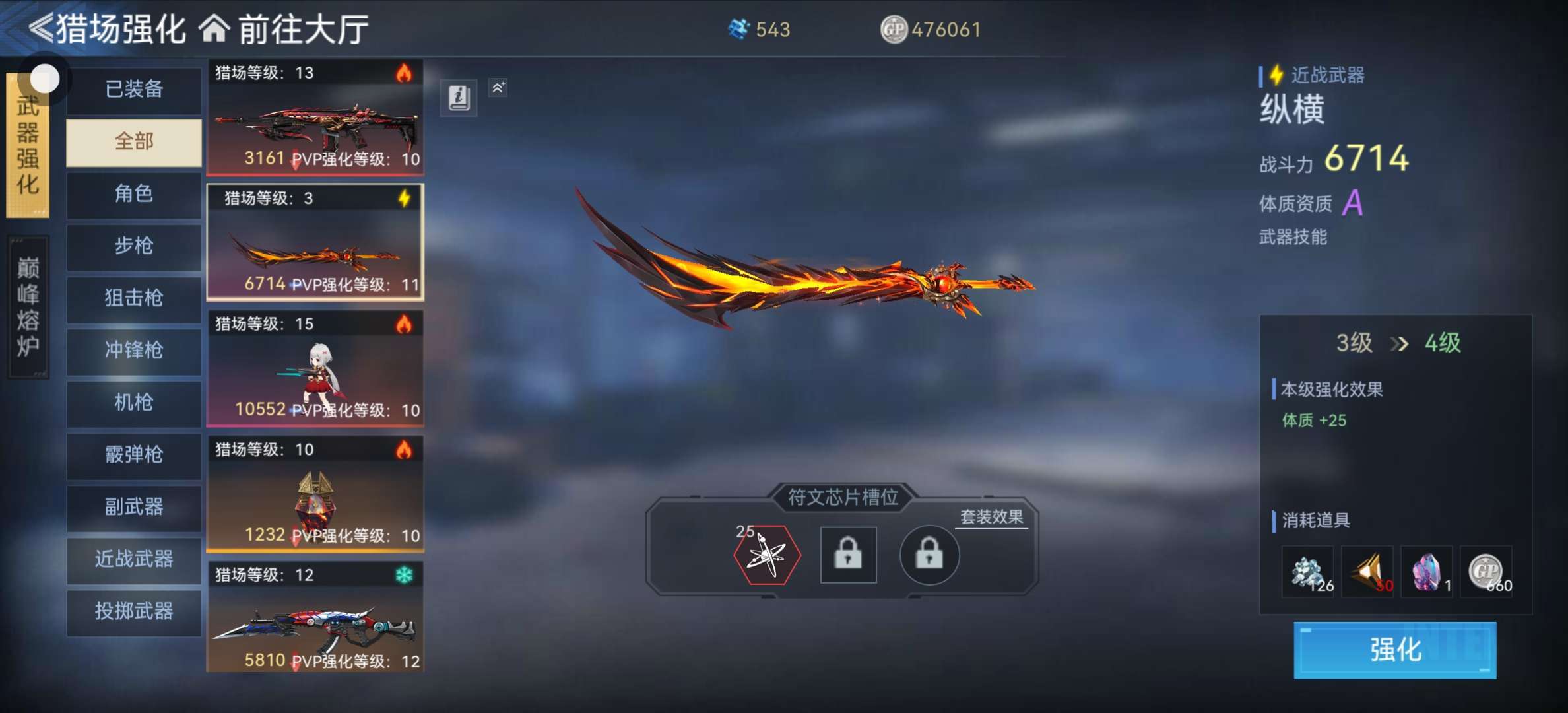Click the blue 强化 upgrade button
The width and height of the screenshot is (1568, 713).
(x=1394, y=650)
